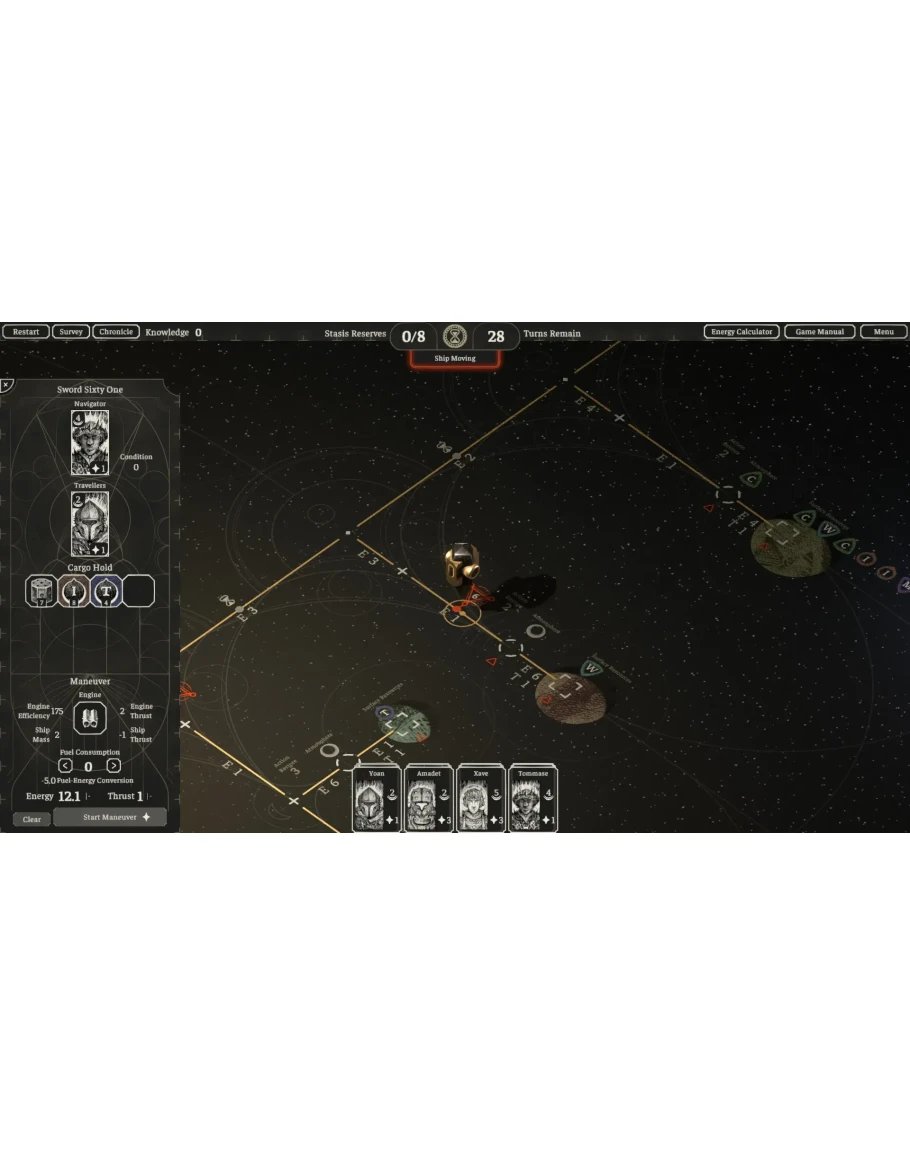Choose the Xave crew card
910x1155 pixels.
(481, 799)
